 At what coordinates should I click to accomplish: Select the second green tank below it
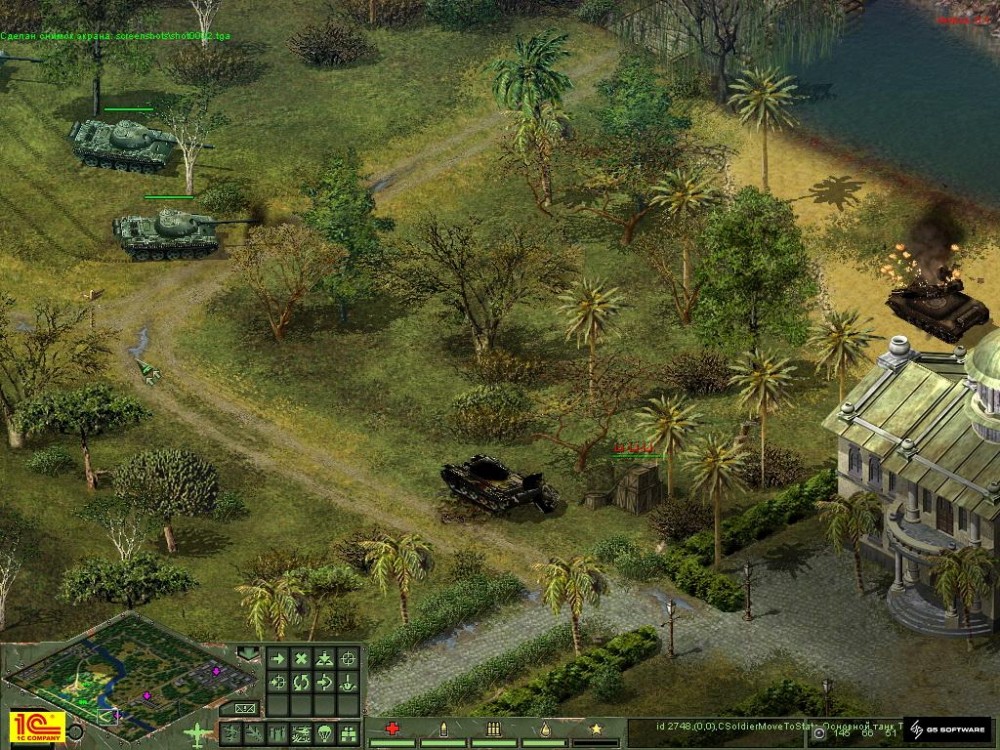tap(166, 234)
